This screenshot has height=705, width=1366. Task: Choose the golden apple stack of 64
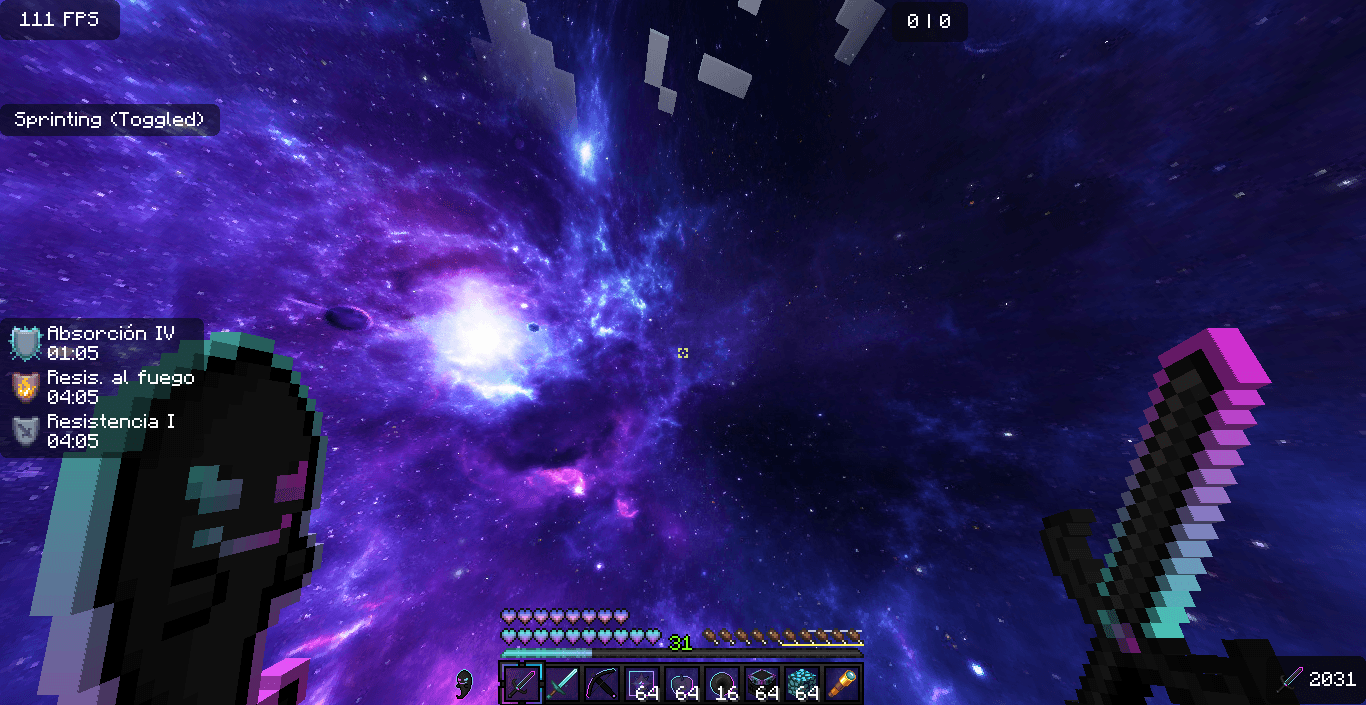click(682, 684)
